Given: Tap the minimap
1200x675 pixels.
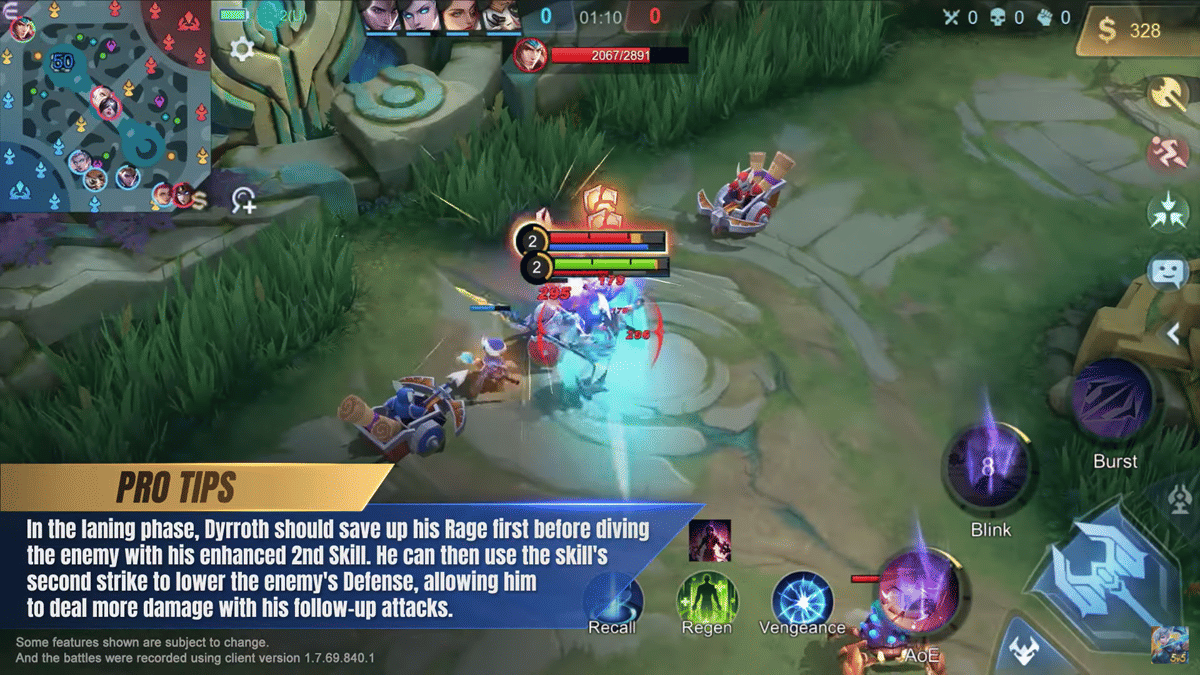Looking at the screenshot, I should pyautogui.click(x=105, y=105).
